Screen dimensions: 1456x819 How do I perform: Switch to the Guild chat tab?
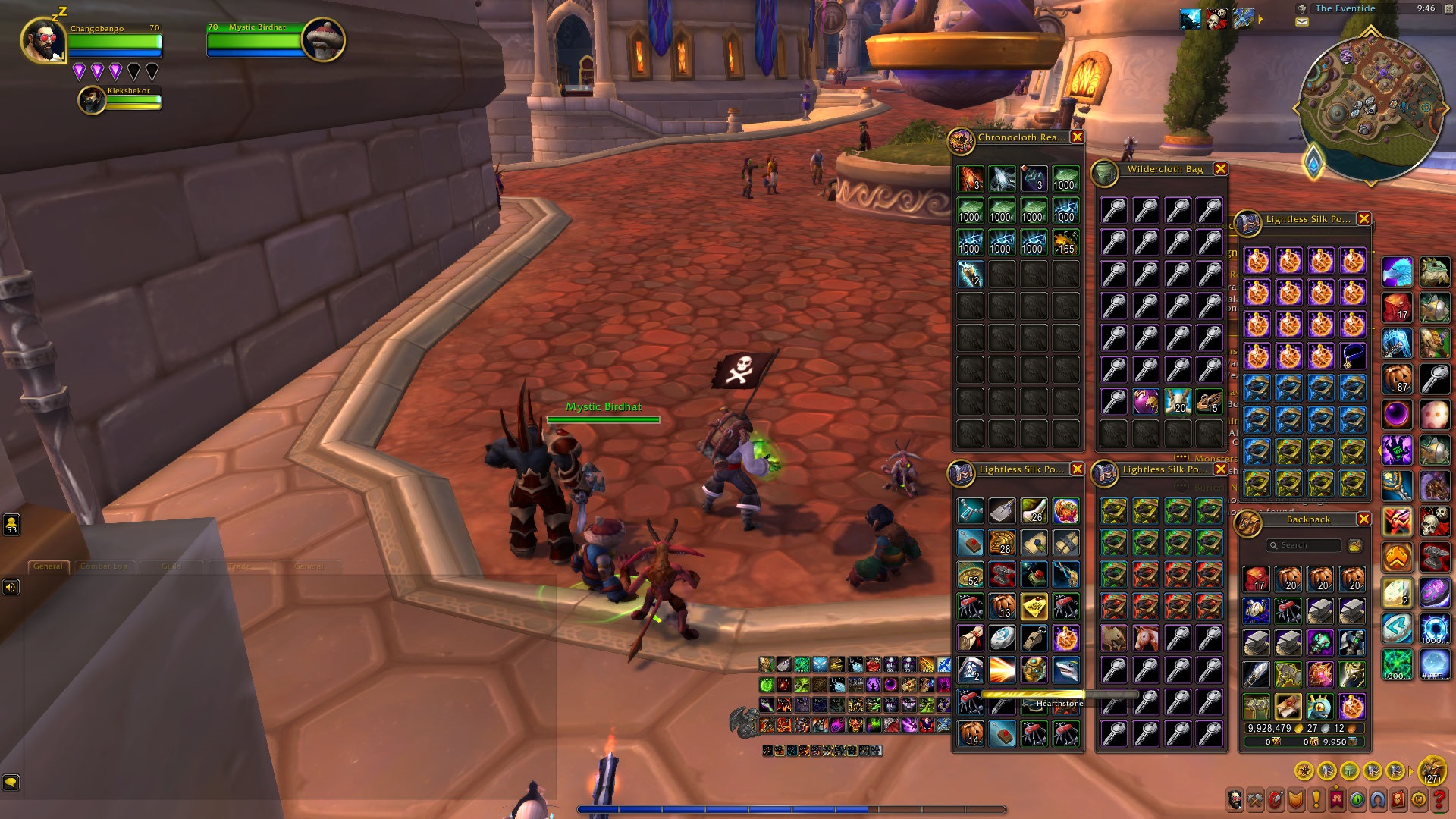171,566
